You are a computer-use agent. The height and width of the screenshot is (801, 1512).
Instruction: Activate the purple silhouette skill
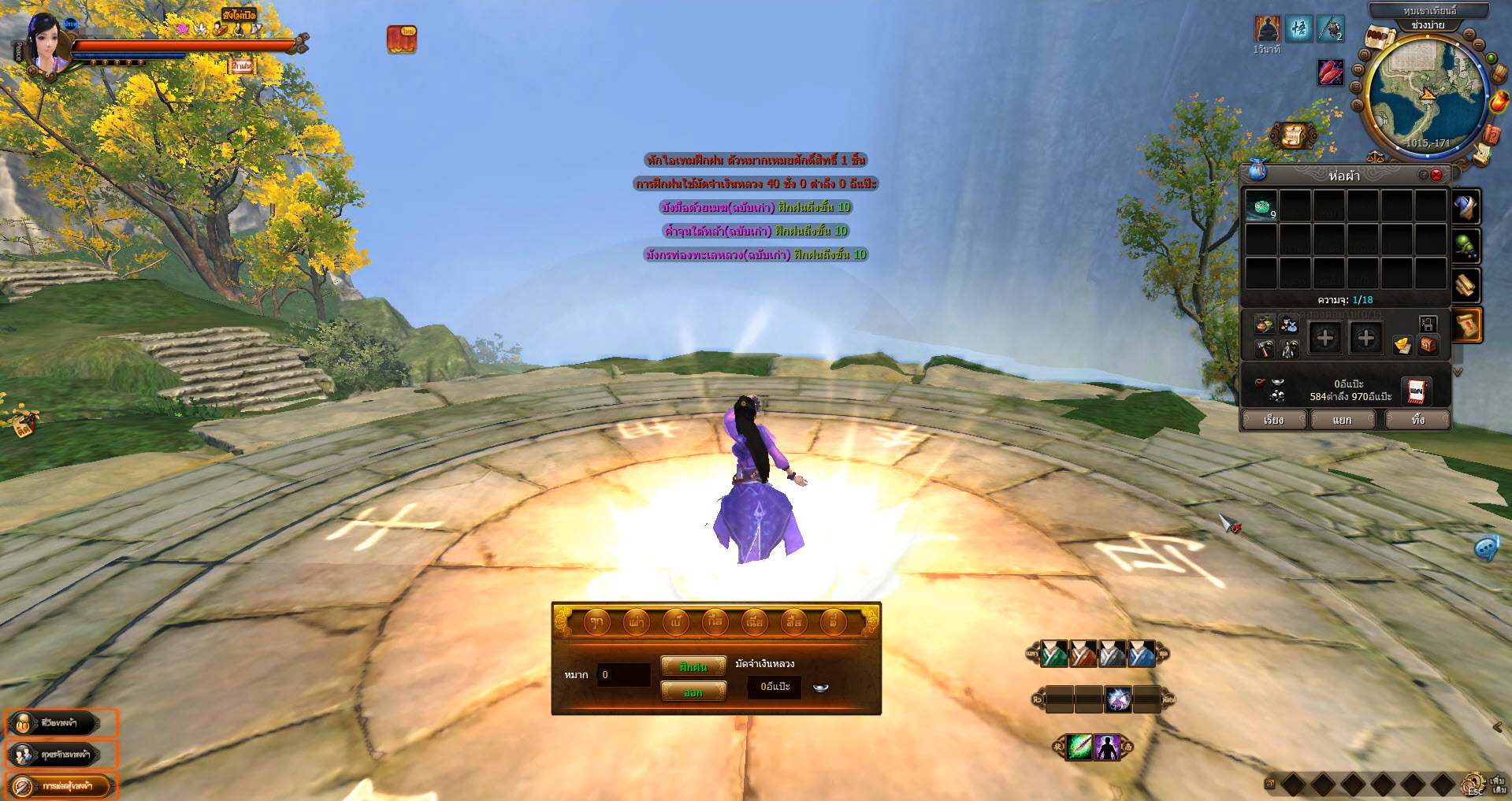[x=1107, y=747]
